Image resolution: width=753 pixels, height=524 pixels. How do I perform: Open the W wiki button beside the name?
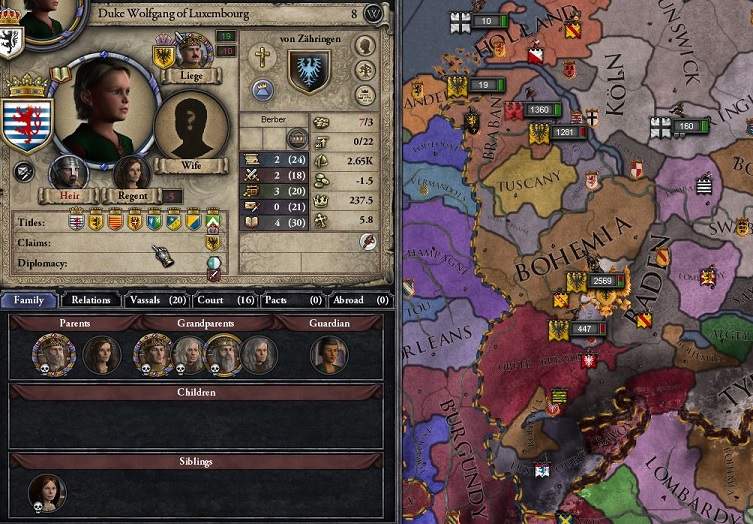[x=373, y=13]
